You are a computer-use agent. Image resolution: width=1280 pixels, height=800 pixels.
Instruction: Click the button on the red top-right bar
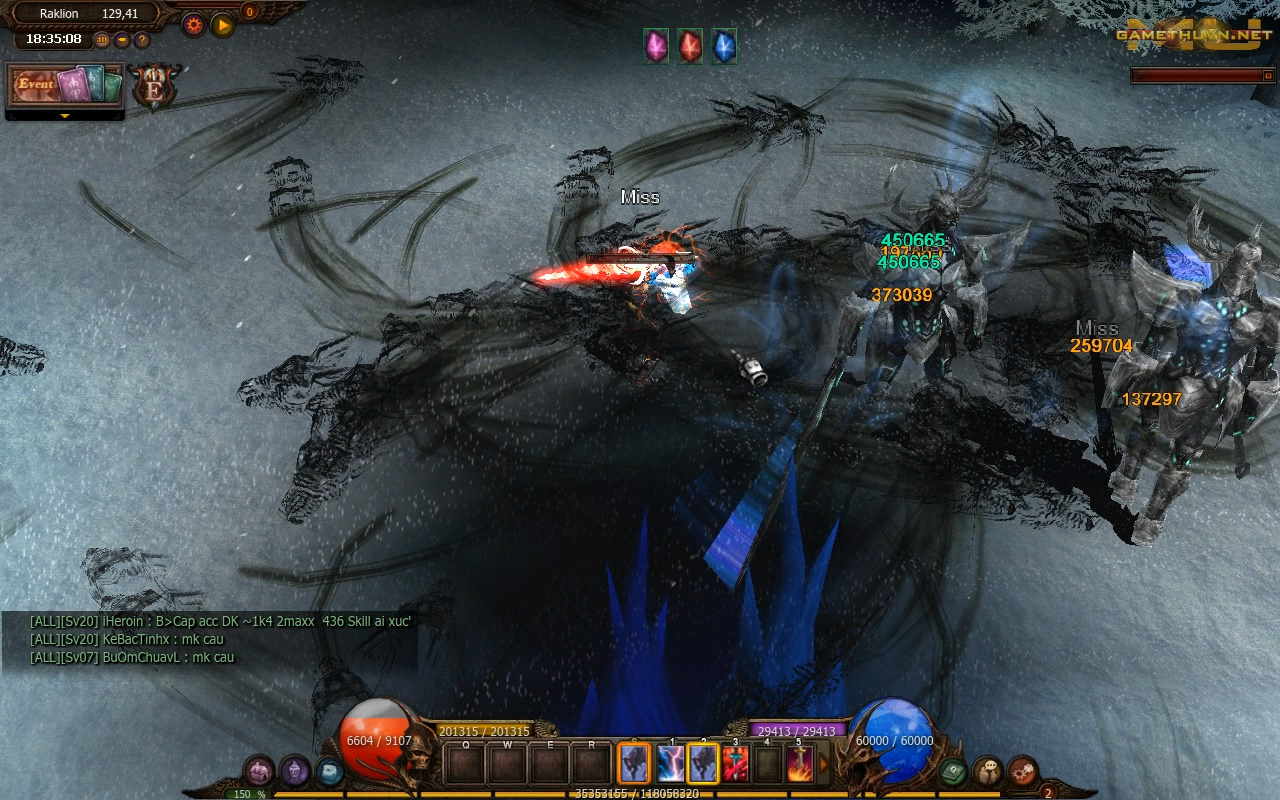(1268, 75)
